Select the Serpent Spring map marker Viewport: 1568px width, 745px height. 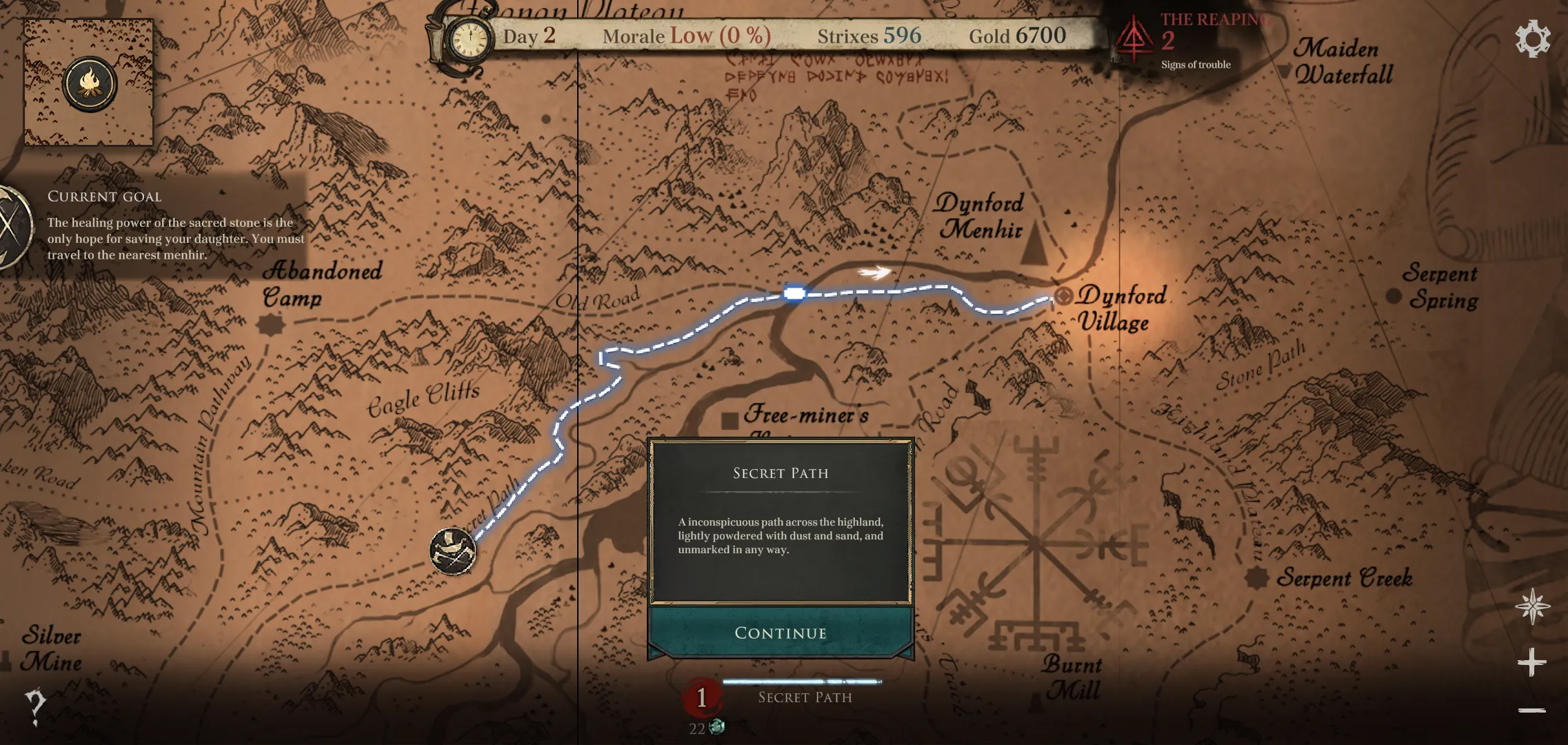[x=1394, y=296]
